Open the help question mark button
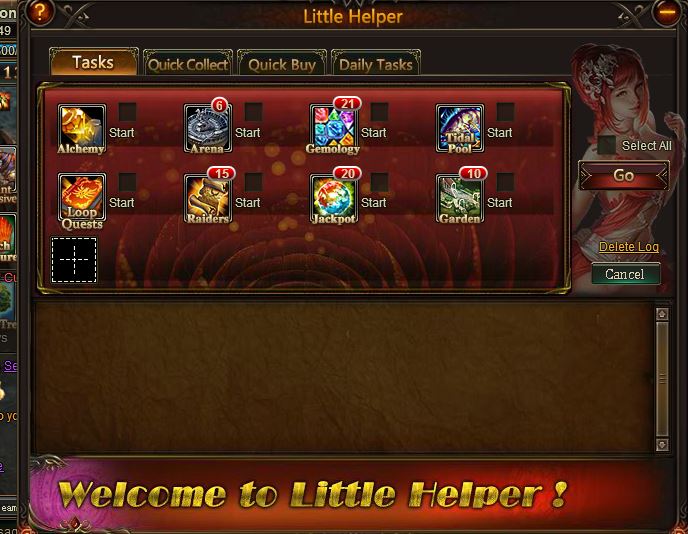The height and width of the screenshot is (534, 688). point(40,13)
